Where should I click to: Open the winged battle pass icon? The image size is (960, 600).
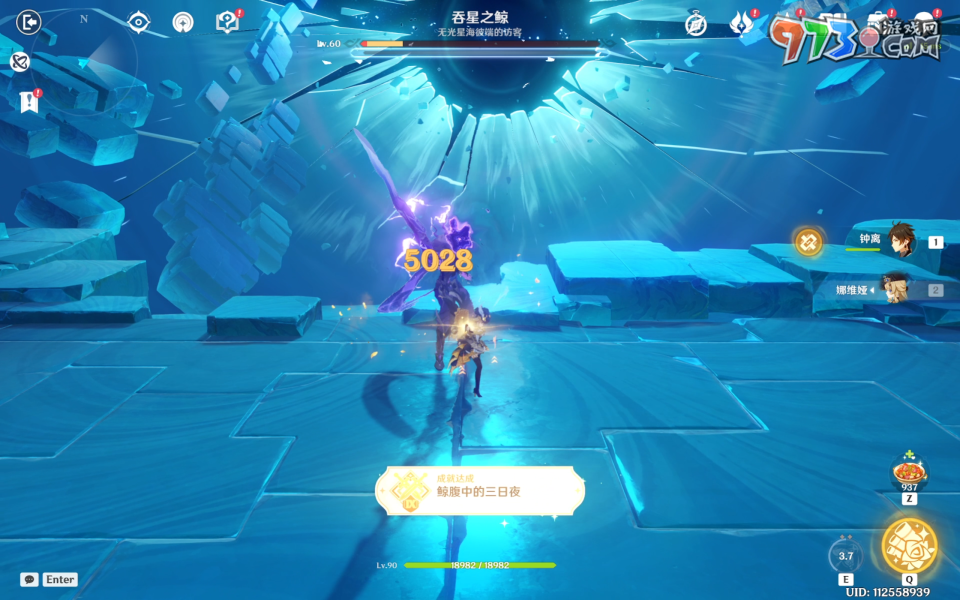coord(742,23)
